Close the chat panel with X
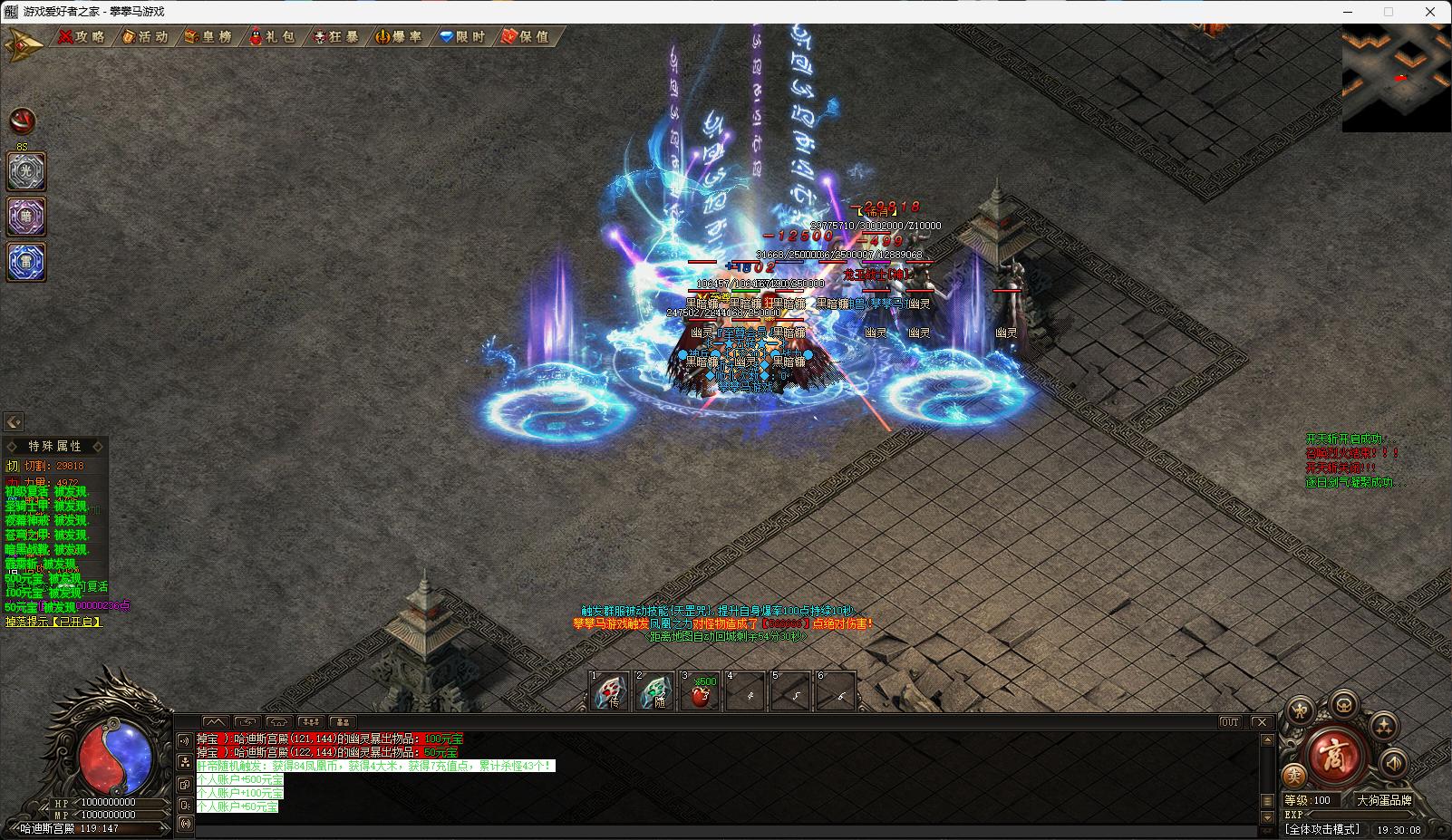The width and height of the screenshot is (1452, 840). pos(1261,722)
